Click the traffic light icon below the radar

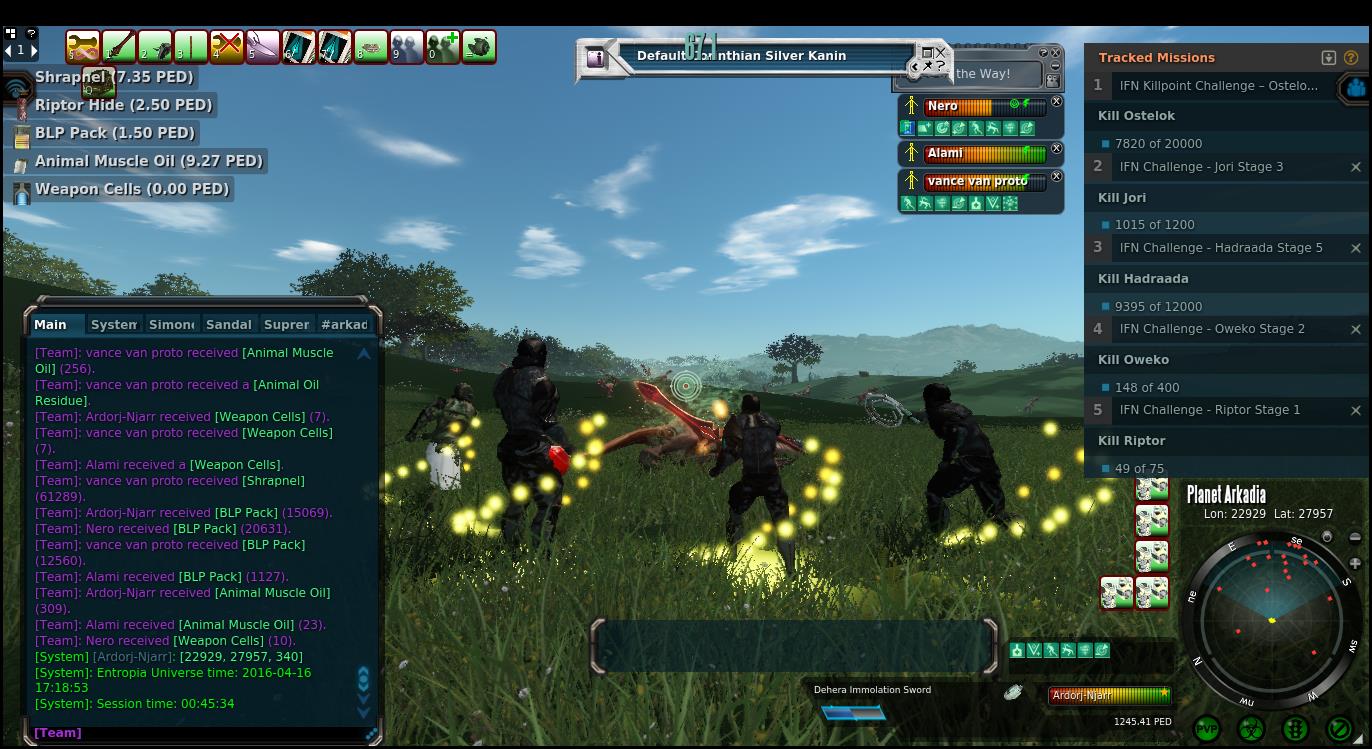(x=1295, y=729)
